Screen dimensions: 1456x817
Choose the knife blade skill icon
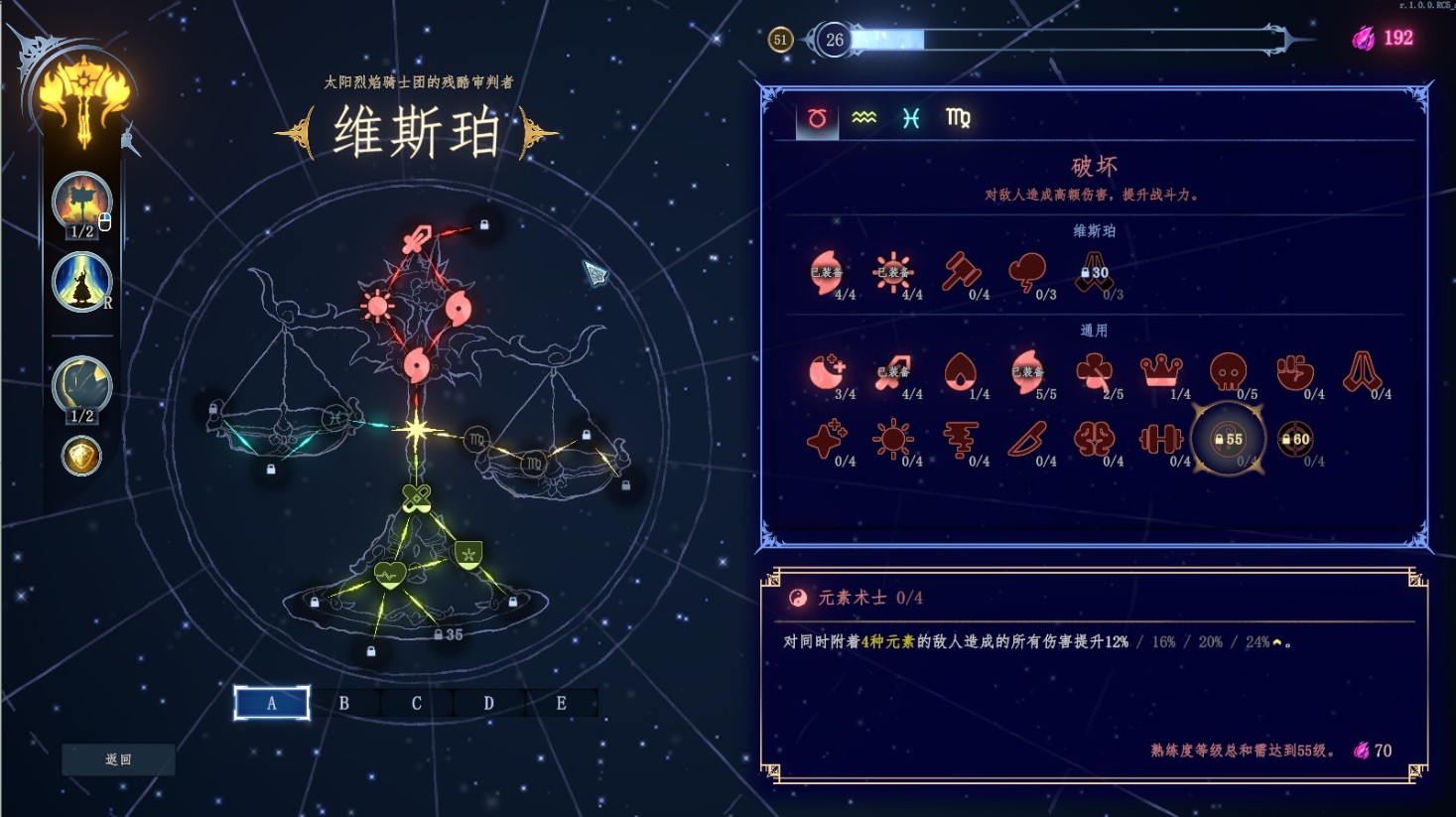pos(1027,439)
